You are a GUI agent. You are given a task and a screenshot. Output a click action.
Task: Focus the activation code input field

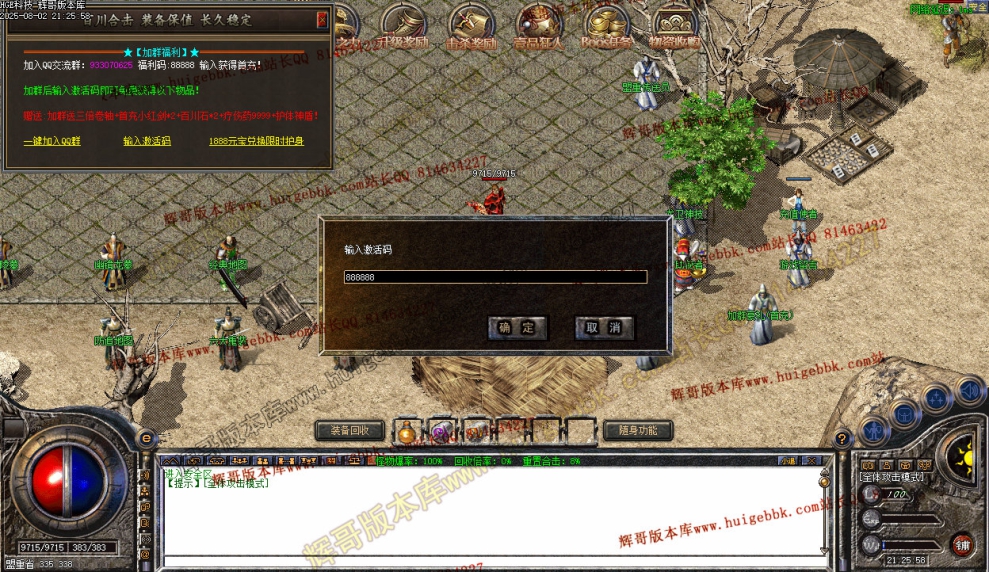click(495, 277)
